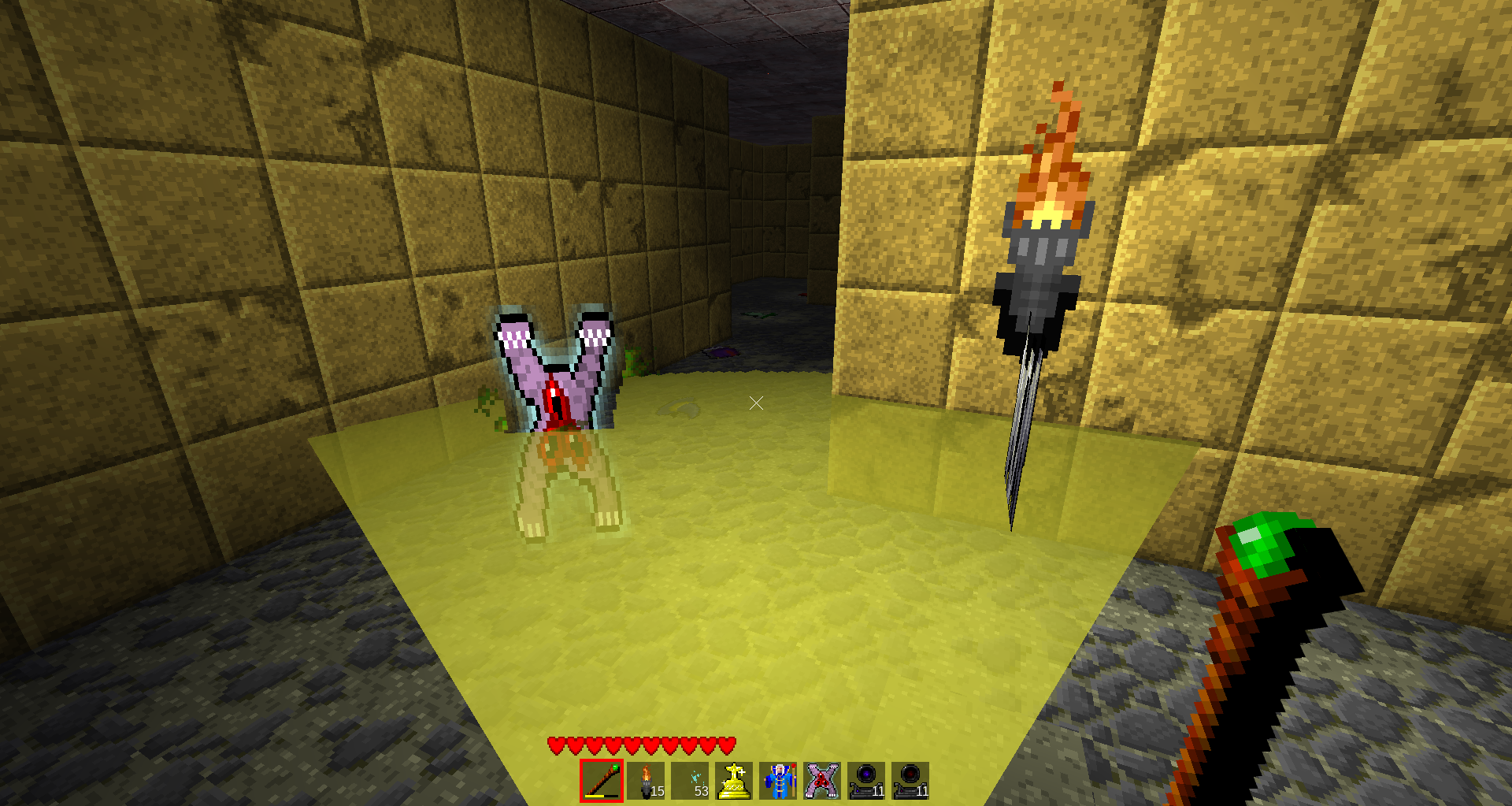The height and width of the screenshot is (806, 1512).
Task: Choose the purple X-shaped monster slot
Action: pyautogui.click(x=822, y=781)
